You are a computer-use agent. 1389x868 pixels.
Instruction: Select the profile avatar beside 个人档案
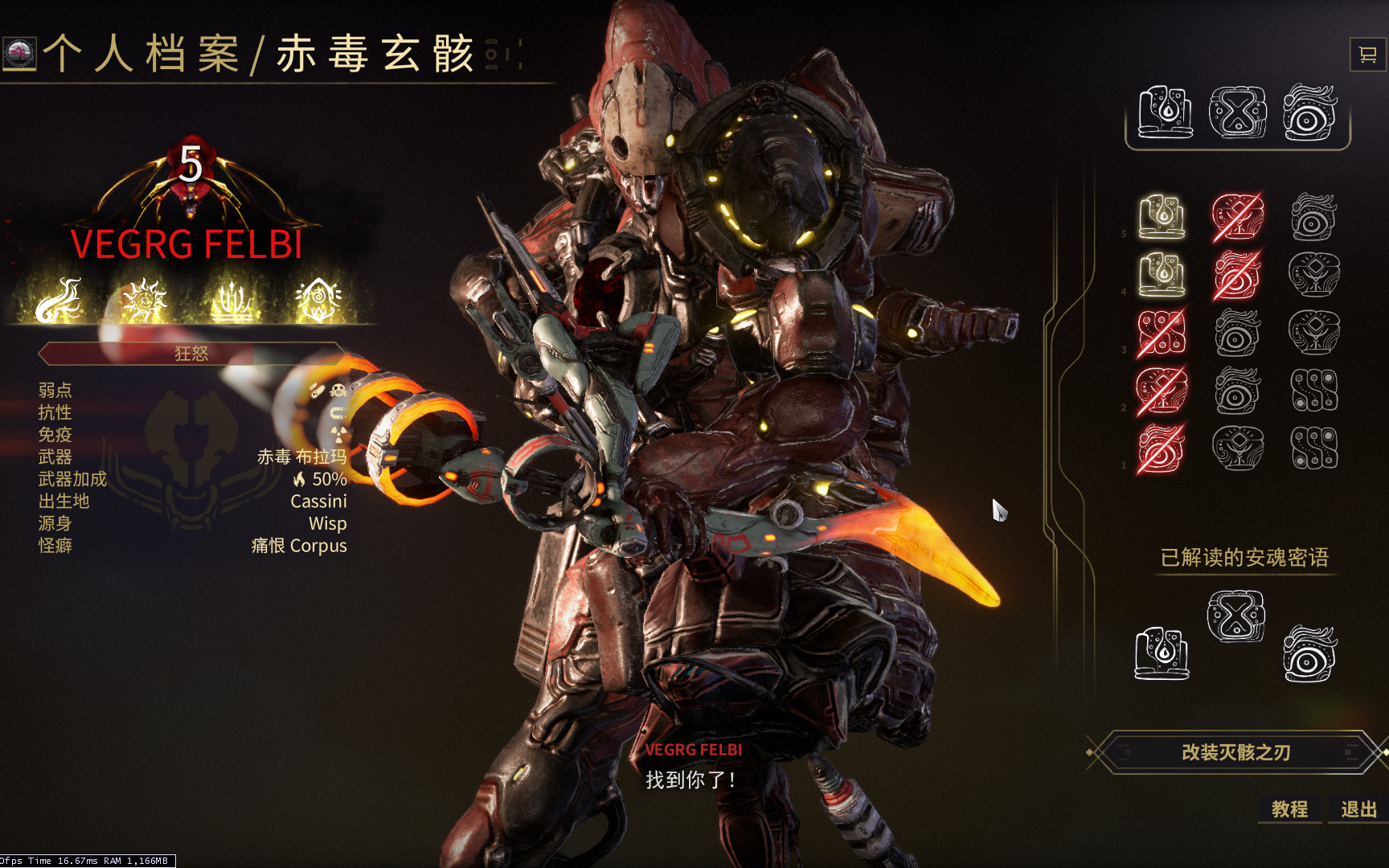click(18, 54)
